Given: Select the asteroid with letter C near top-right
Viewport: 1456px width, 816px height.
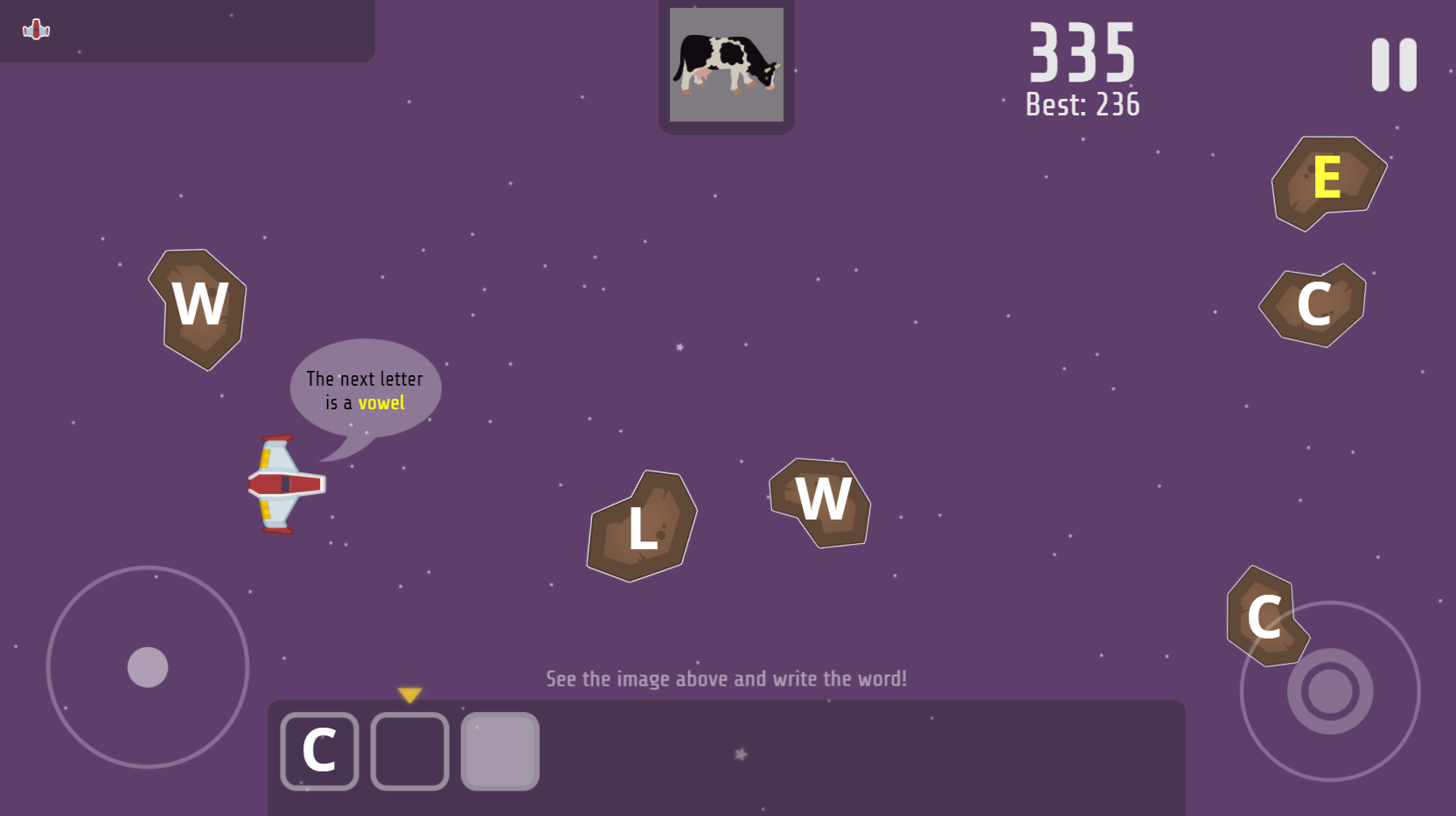Looking at the screenshot, I should 1314,304.
